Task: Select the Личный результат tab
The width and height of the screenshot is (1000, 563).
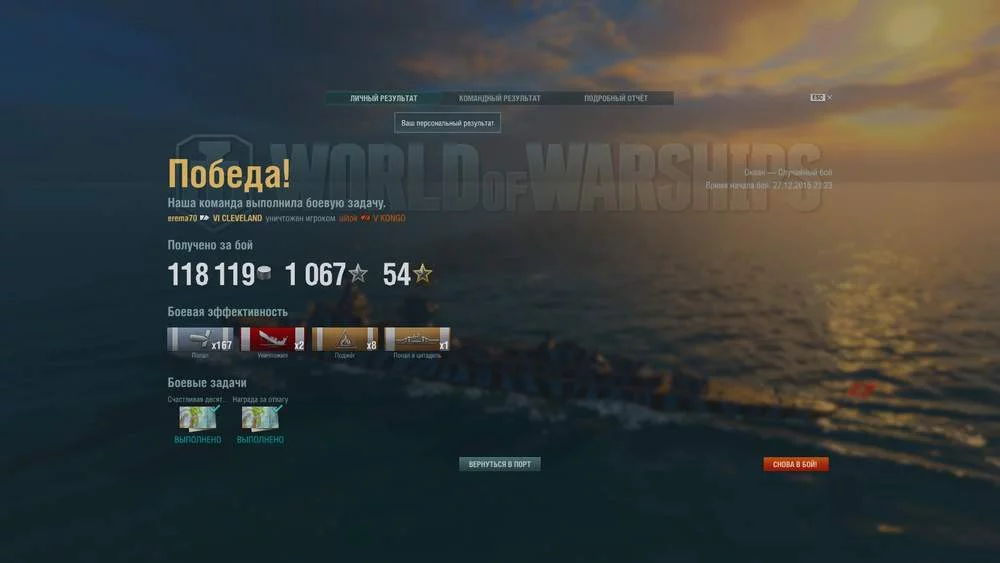Action: [383, 98]
